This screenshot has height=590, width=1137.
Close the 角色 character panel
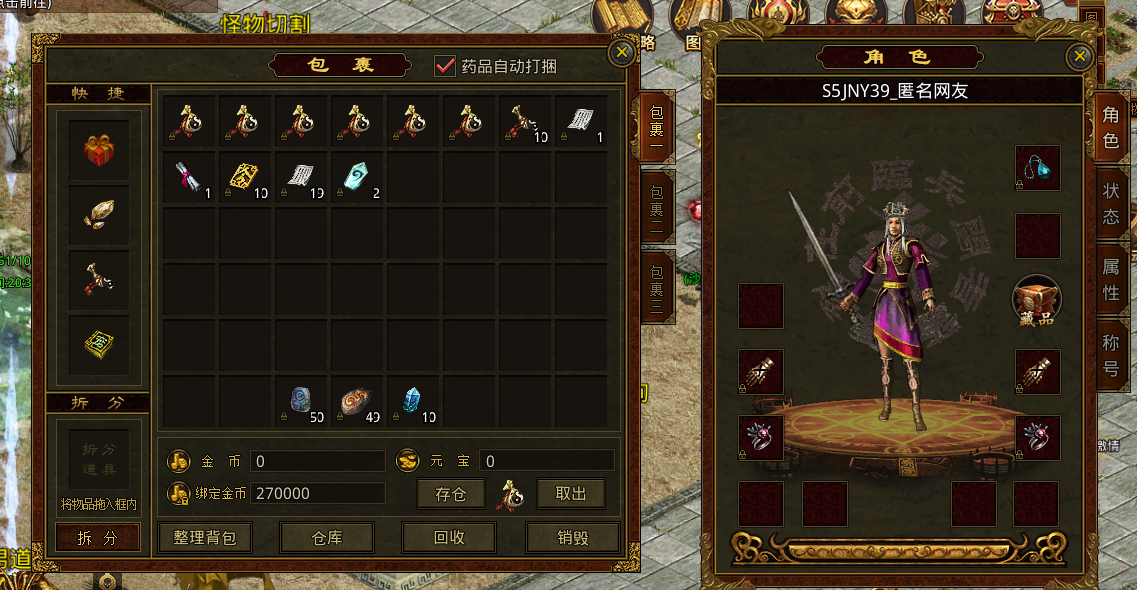(1079, 57)
